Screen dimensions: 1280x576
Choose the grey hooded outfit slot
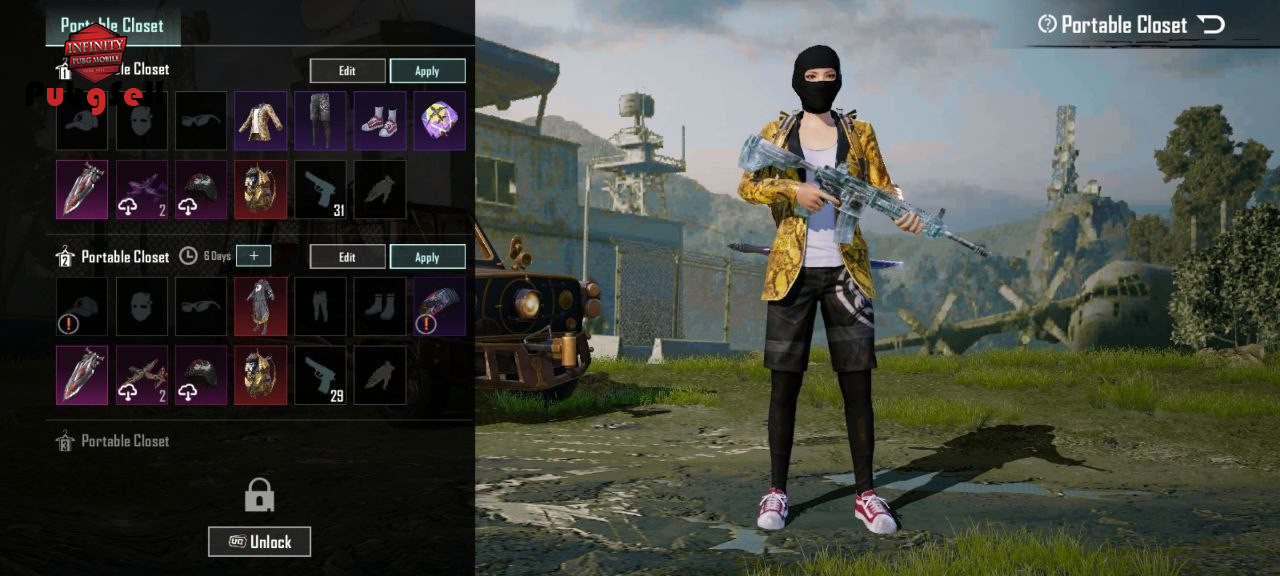pos(260,307)
